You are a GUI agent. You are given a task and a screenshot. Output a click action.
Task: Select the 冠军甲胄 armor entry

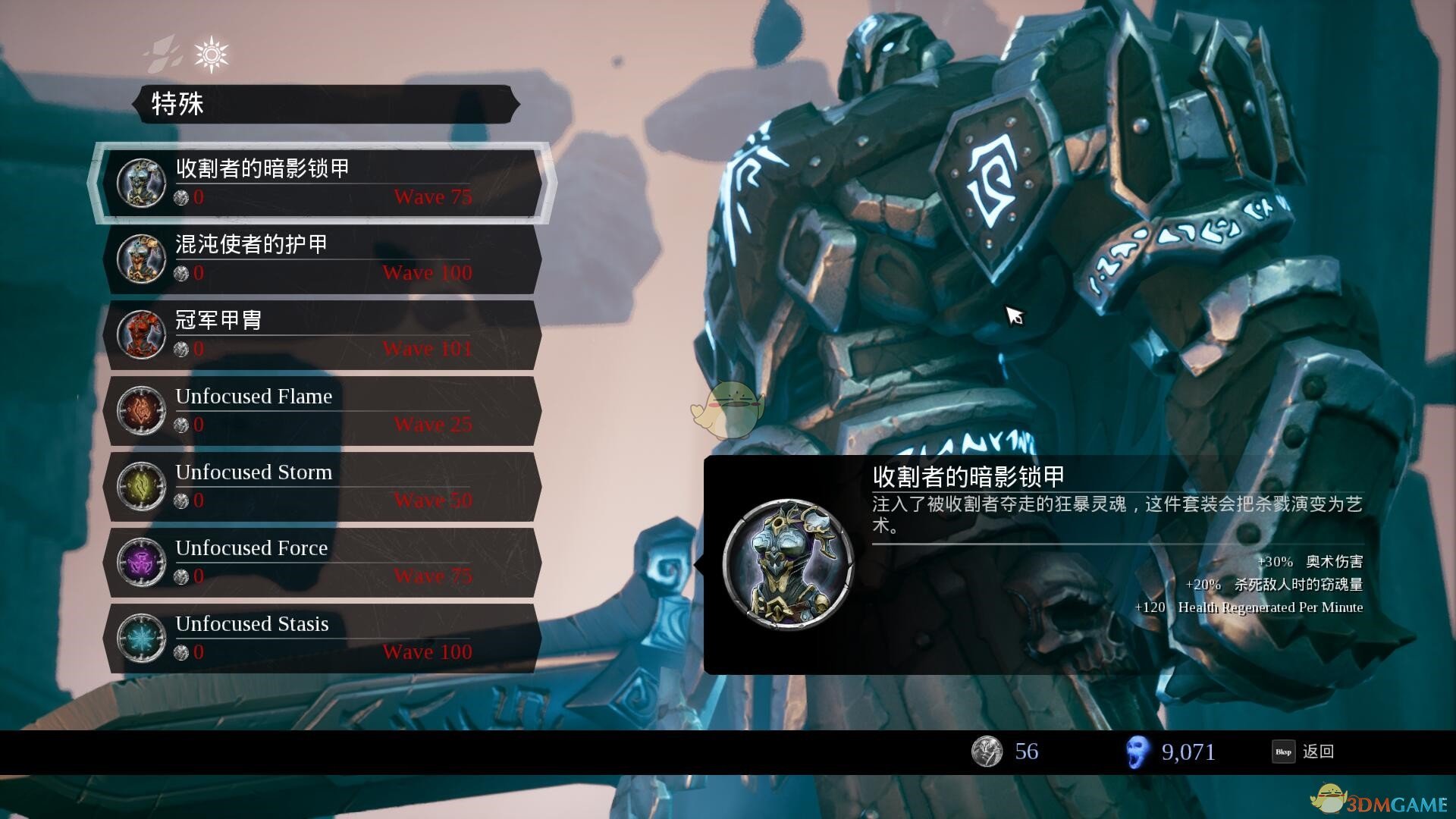322,334
